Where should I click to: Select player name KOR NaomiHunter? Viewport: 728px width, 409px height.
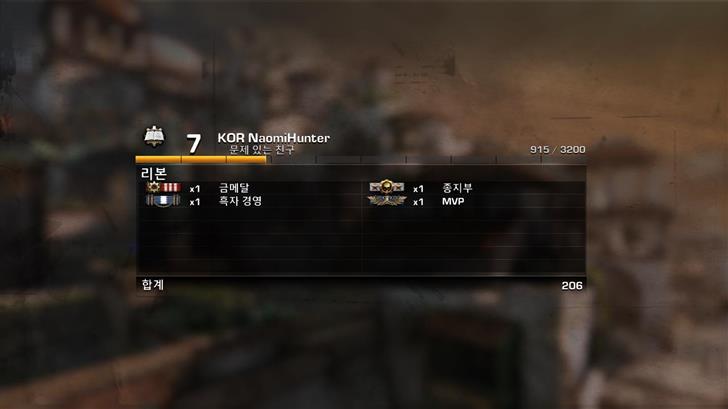(x=273, y=137)
